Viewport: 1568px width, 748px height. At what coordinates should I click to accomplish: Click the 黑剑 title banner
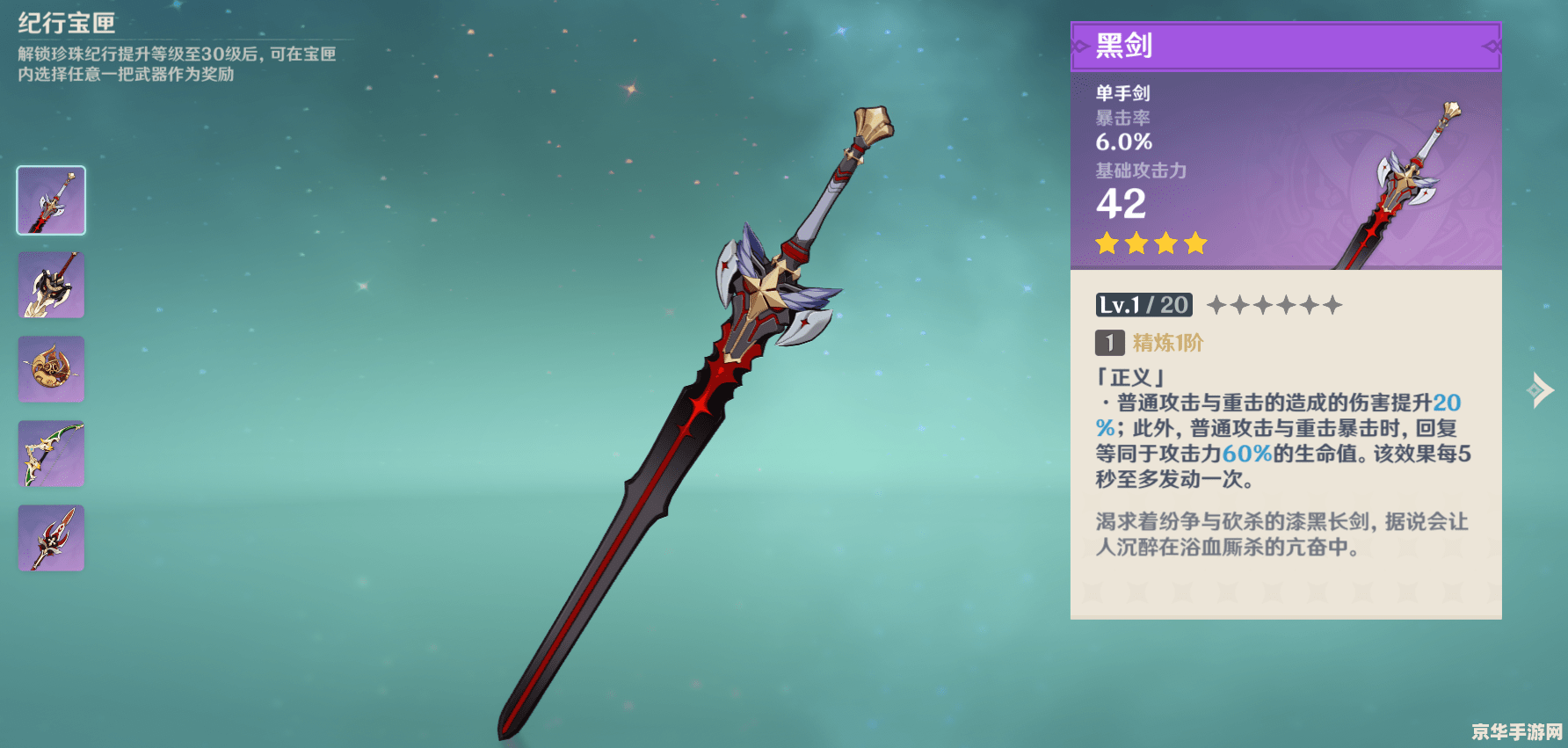(x=1283, y=46)
